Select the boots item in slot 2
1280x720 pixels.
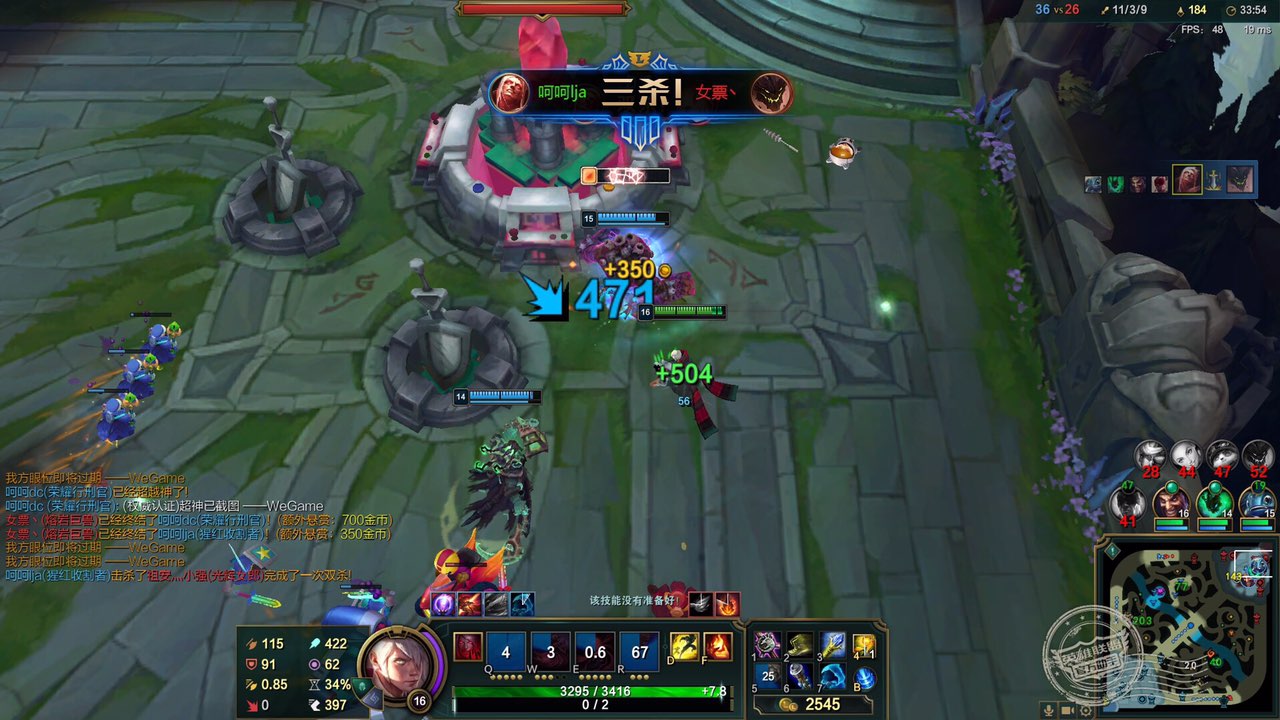[799, 645]
